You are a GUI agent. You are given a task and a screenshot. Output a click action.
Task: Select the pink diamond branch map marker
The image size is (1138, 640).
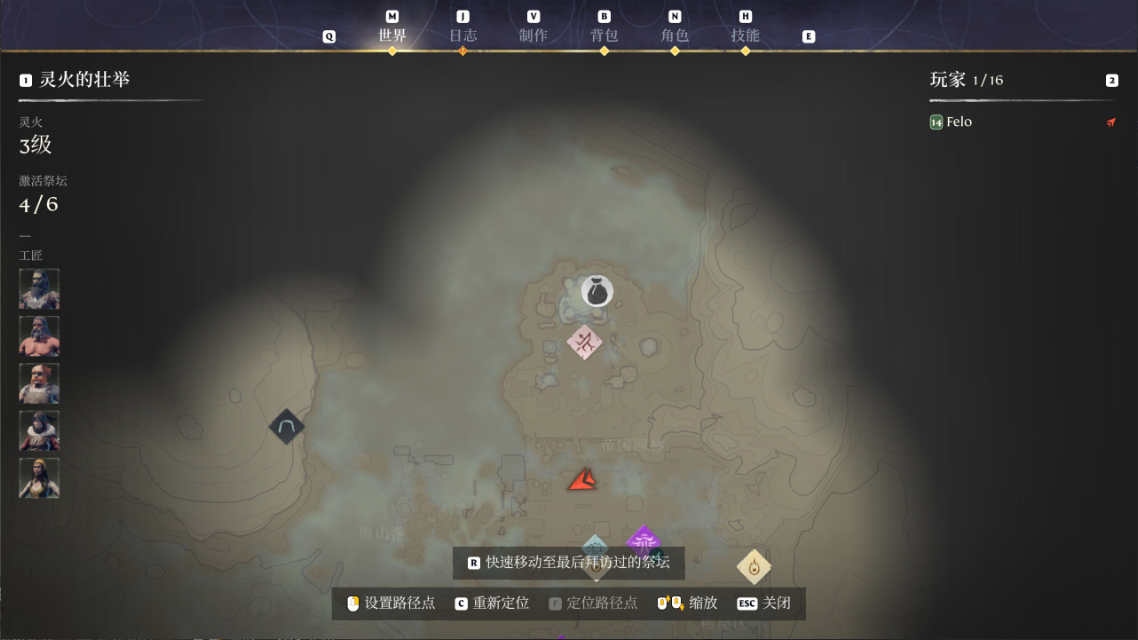point(584,343)
